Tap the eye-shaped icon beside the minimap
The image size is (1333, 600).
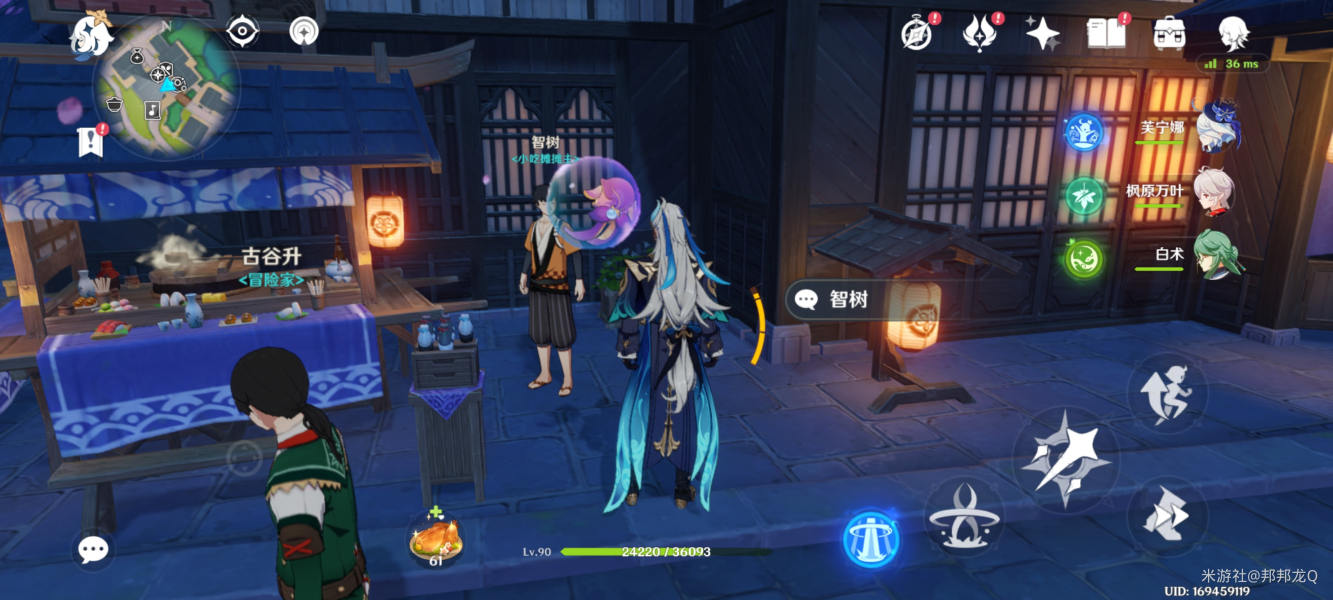pyautogui.click(x=243, y=31)
